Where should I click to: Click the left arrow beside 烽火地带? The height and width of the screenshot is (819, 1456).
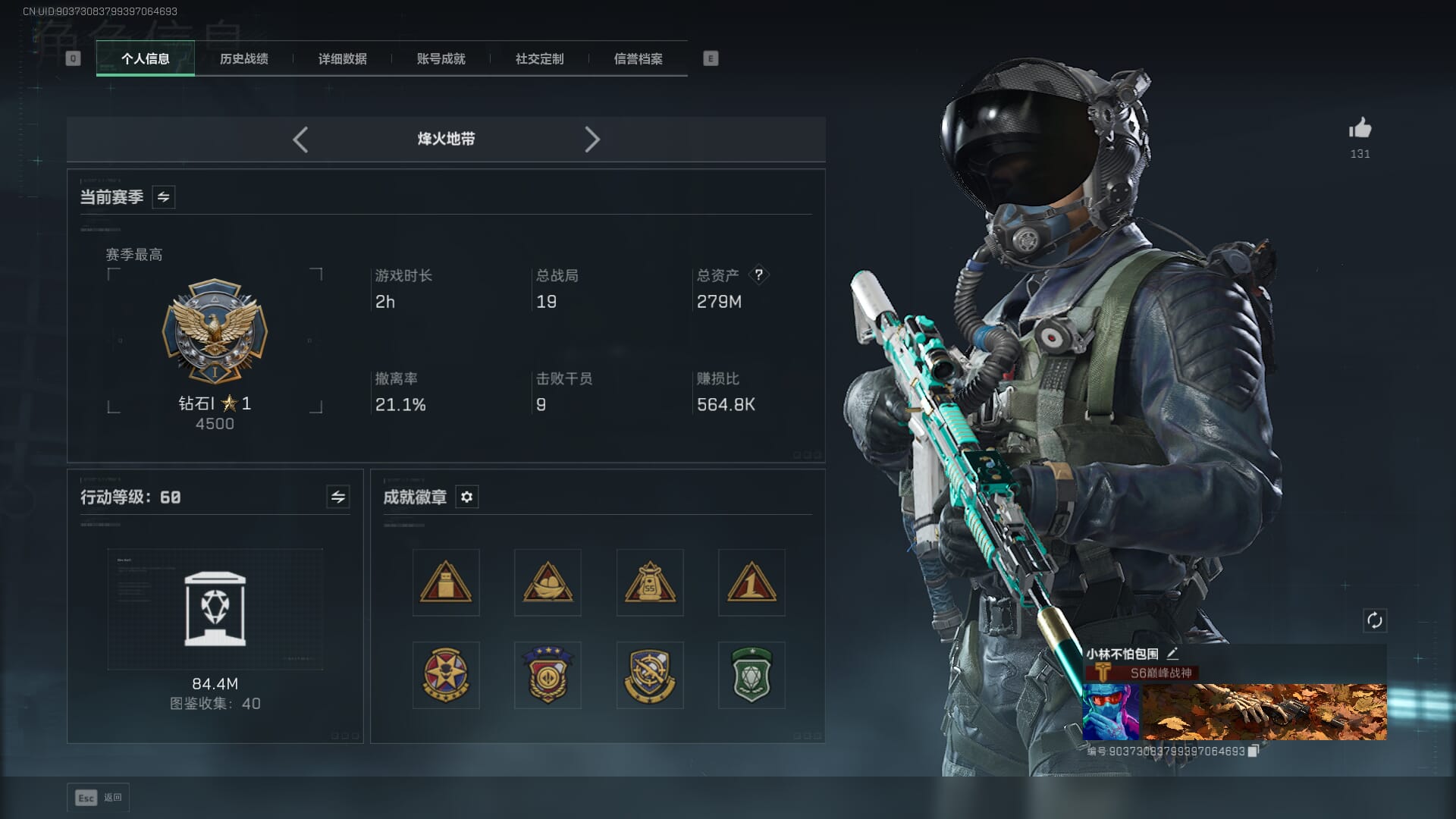pyautogui.click(x=300, y=140)
